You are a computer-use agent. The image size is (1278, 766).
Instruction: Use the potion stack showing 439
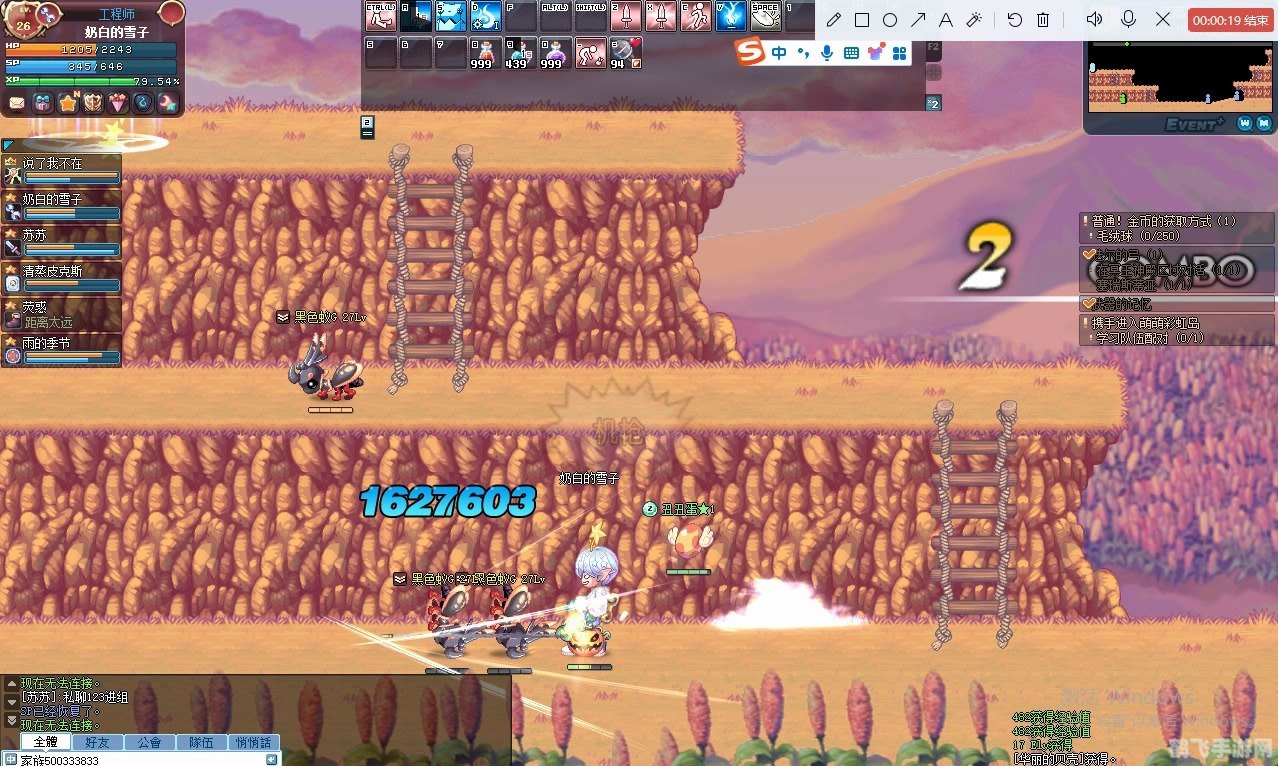coord(519,52)
